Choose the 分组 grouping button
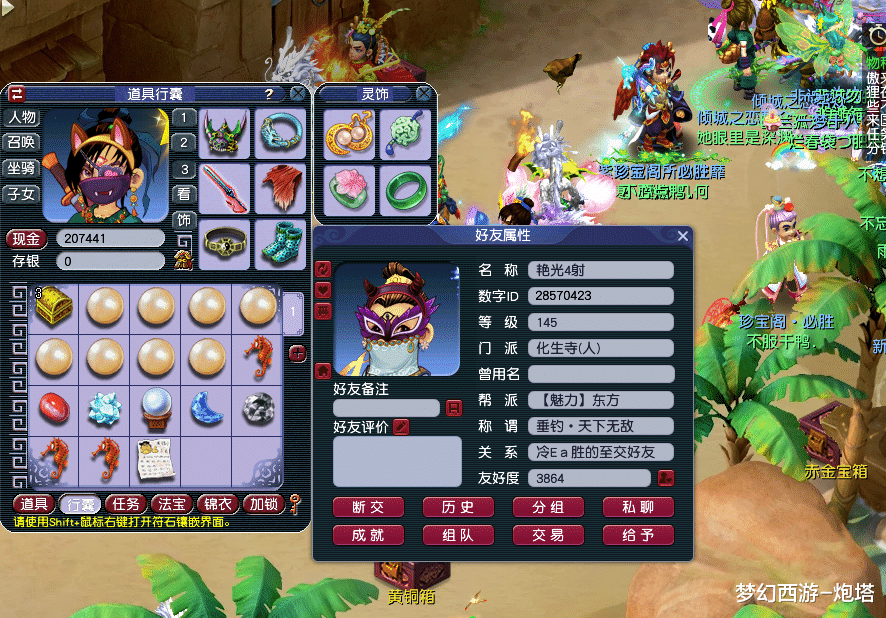 [x=548, y=507]
